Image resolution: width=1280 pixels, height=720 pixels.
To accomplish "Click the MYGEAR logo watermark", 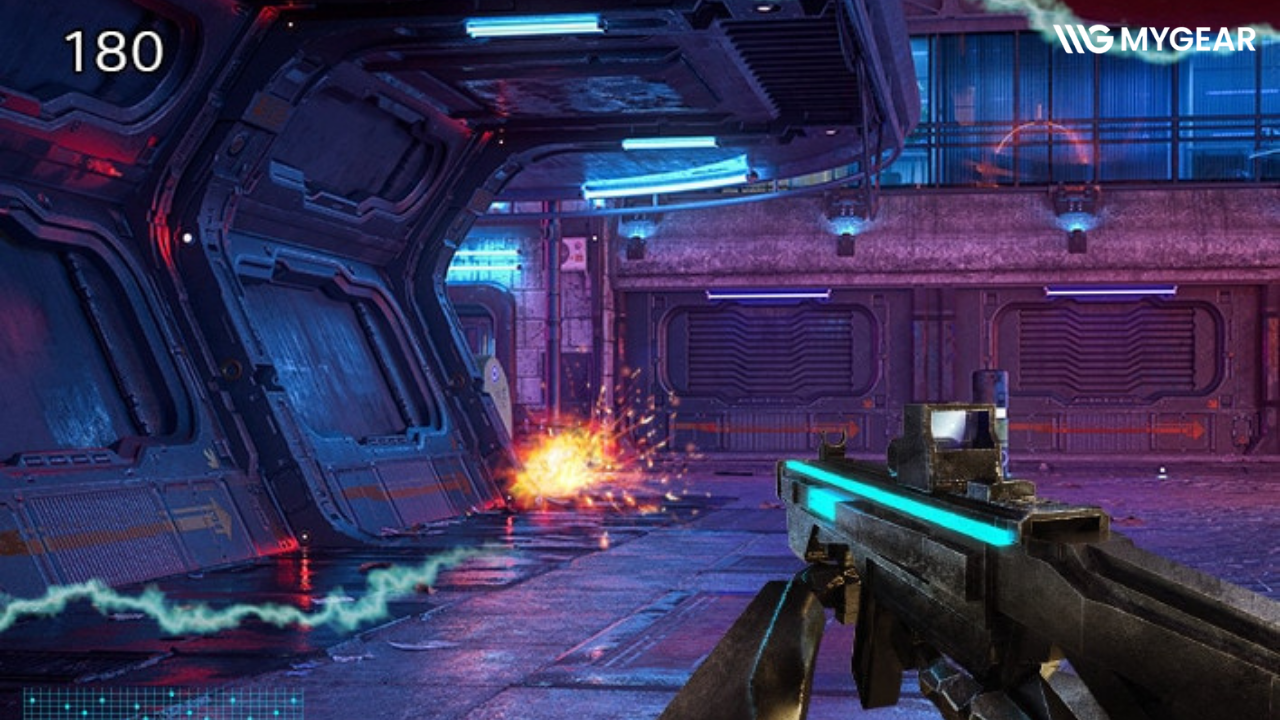I will coord(1154,40).
